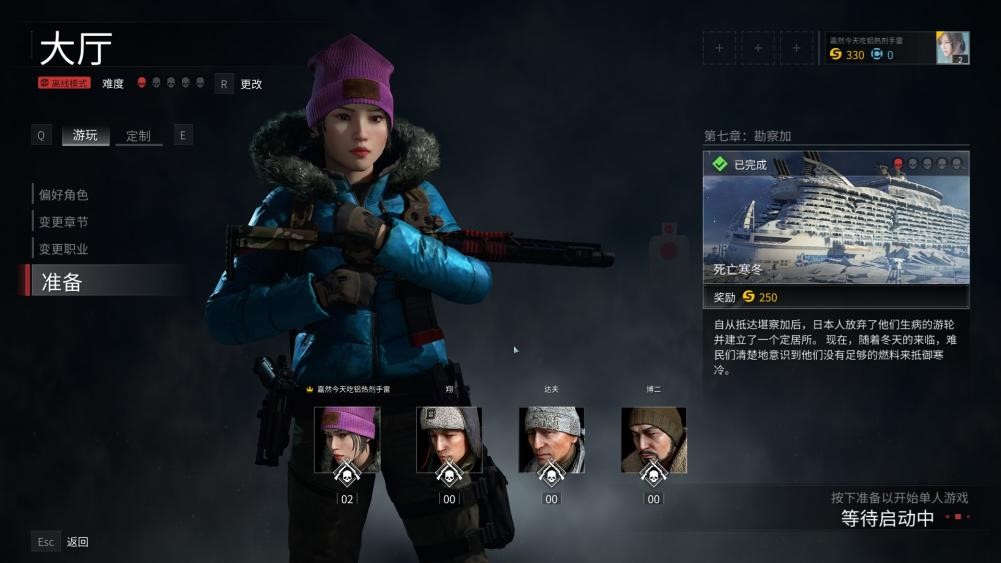
Task: Open the 定制 customization tab
Action: pyautogui.click(x=138, y=135)
